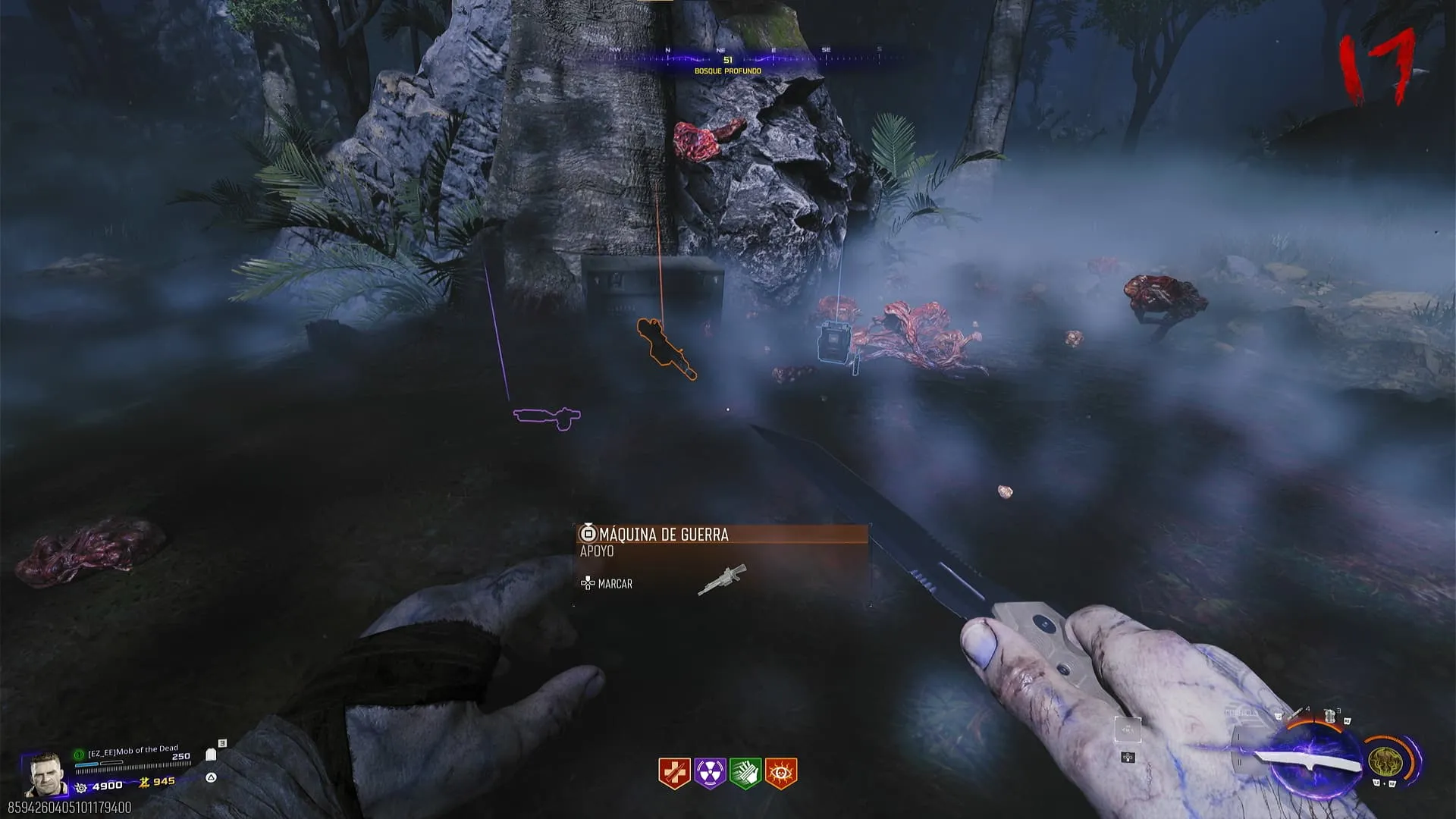Image resolution: width=1456 pixels, height=819 pixels.
Task: Select the red cross-and-bullet perk icon
Action: (673, 773)
